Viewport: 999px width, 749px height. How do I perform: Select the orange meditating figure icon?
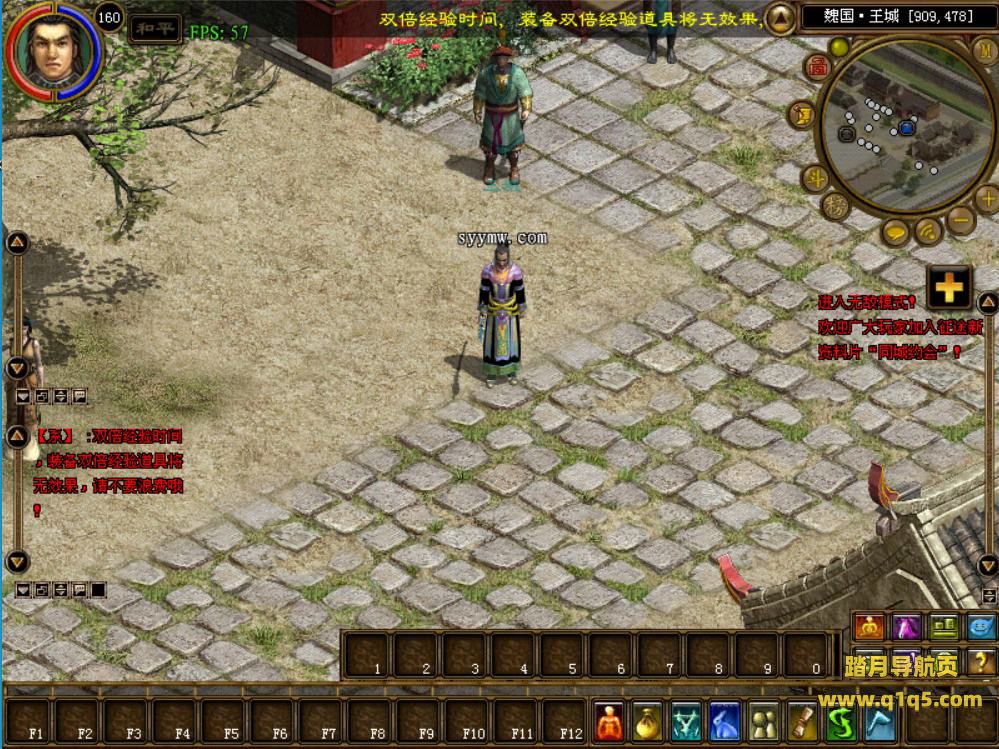coord(867,627)
